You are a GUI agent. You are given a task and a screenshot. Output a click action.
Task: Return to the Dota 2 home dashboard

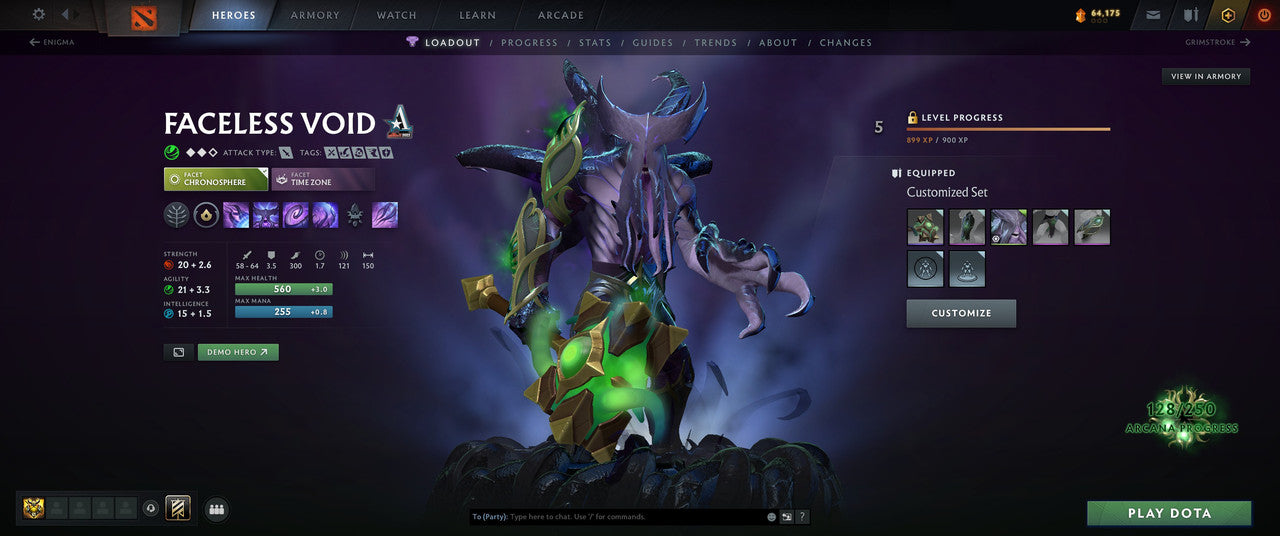click(144, 17)
